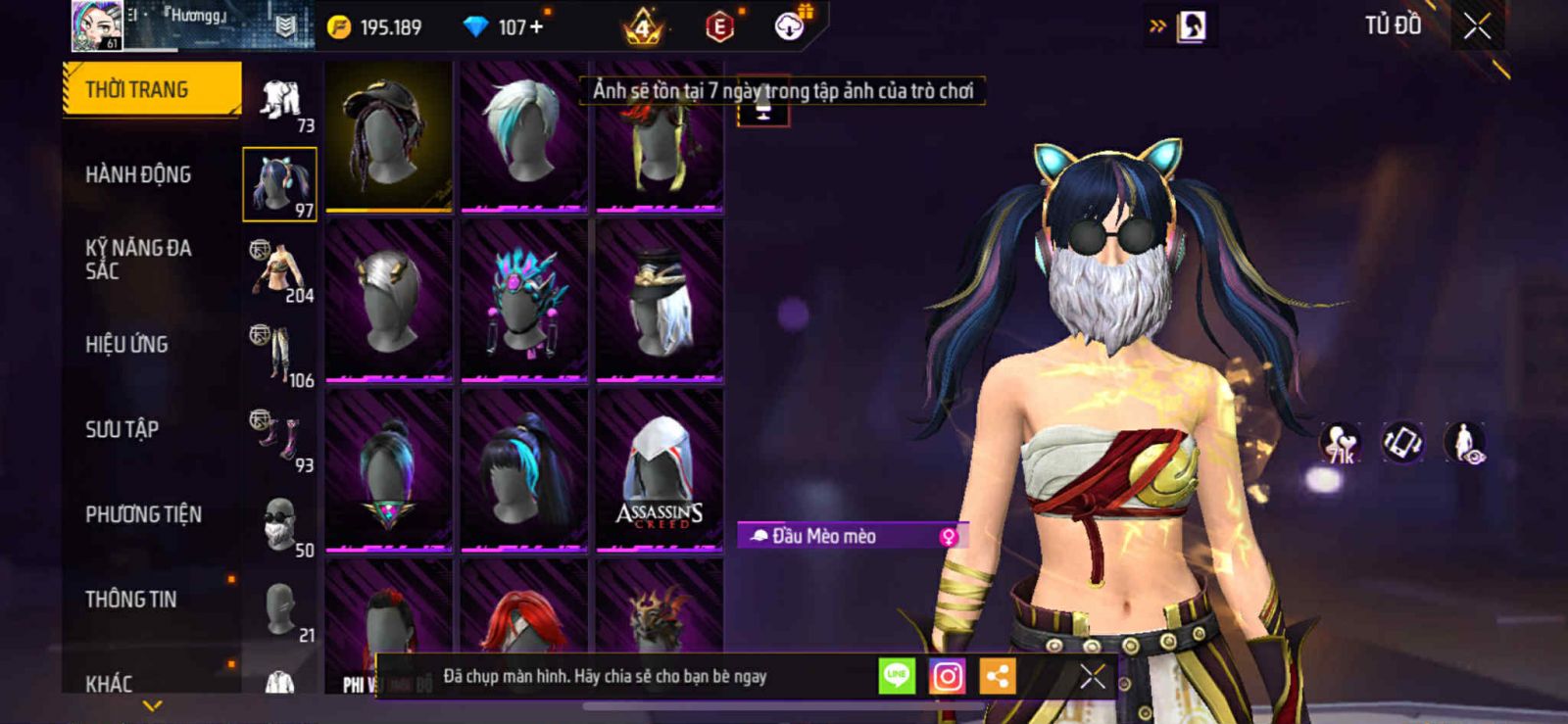Select the head category with cat-ear hair
Image resolution: width=1568 pixels, height=724 pixels.
(x=280, y=184)
